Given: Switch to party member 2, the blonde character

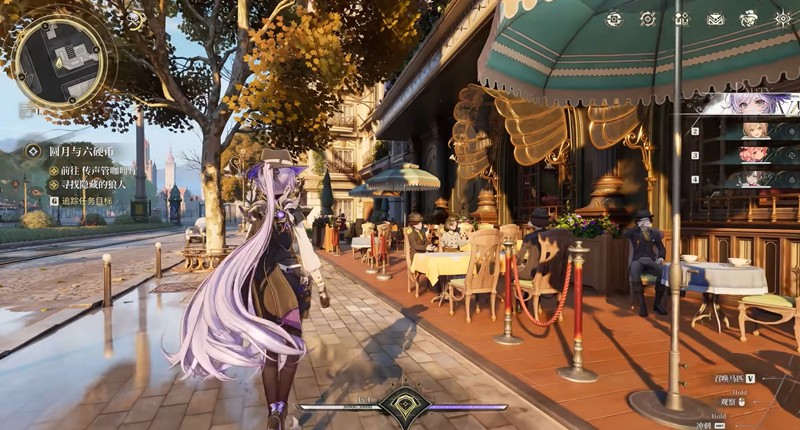Looking at the screenshot, I should [x=755, y=131].
